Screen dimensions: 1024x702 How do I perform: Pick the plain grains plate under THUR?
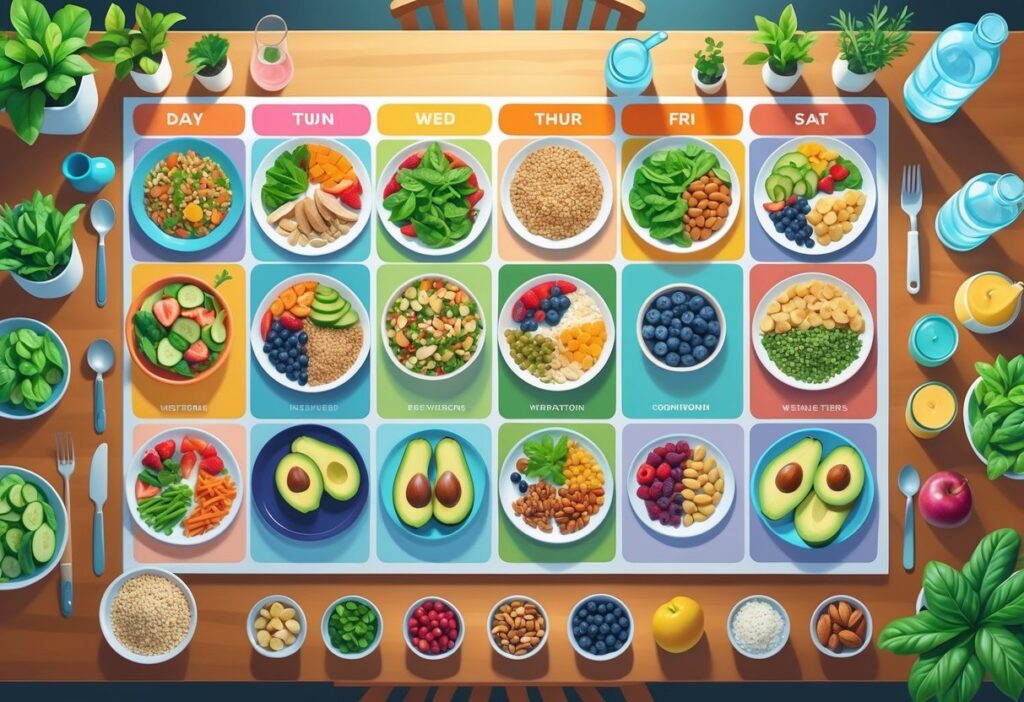[557, 194]
